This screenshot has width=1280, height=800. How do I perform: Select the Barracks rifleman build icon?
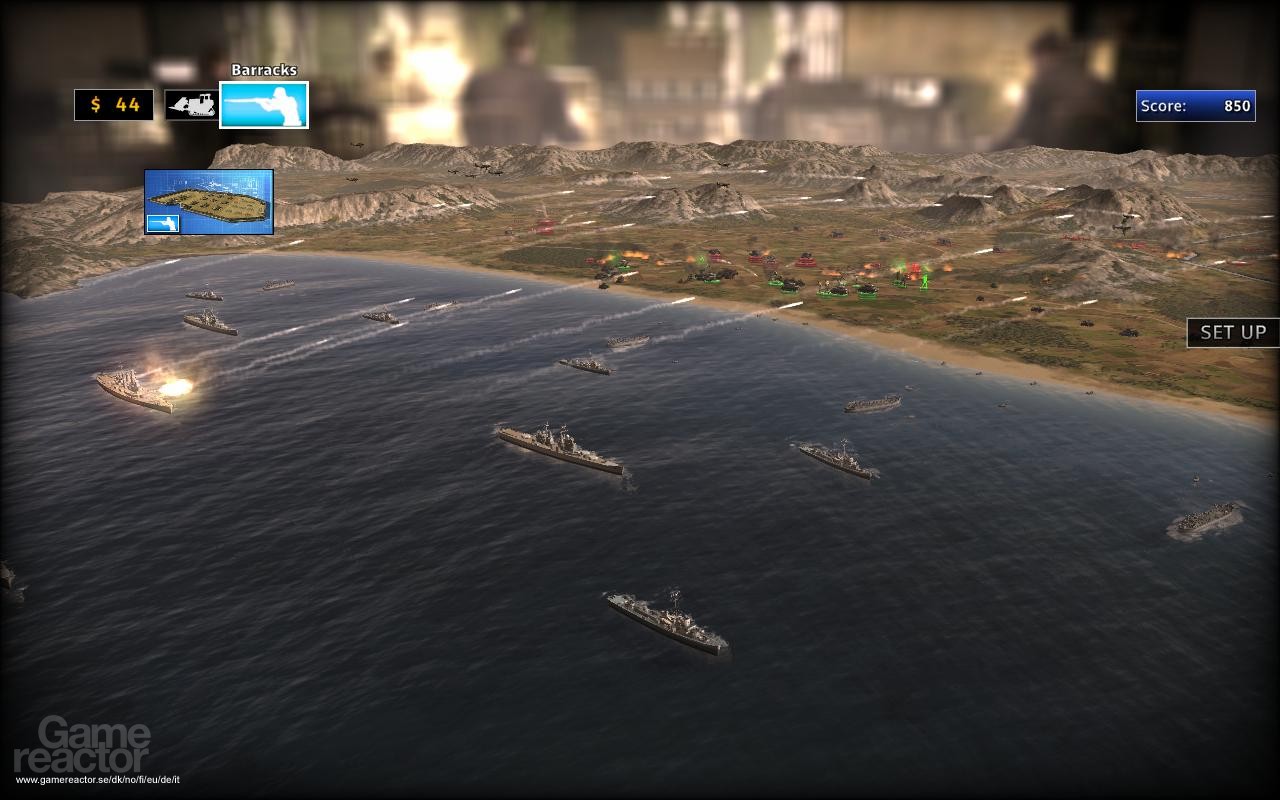click(264, 105)
